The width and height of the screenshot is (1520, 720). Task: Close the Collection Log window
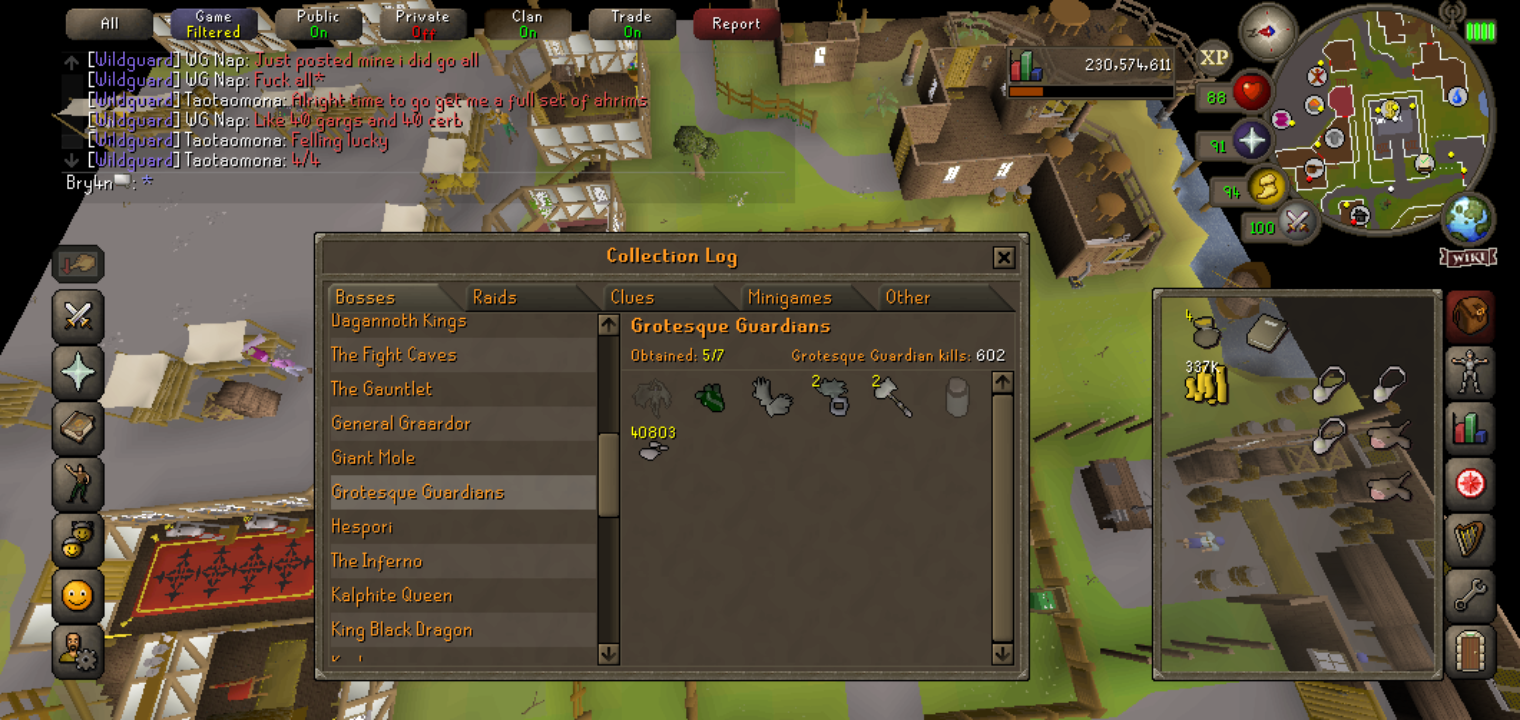[1003, 258]
